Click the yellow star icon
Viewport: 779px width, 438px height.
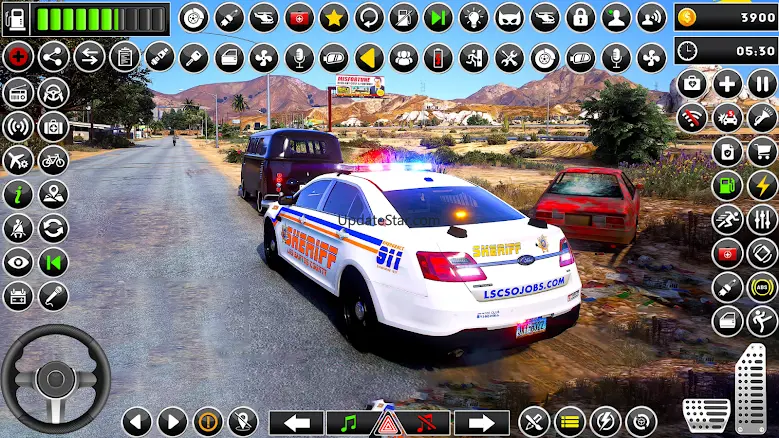[333, 17]
